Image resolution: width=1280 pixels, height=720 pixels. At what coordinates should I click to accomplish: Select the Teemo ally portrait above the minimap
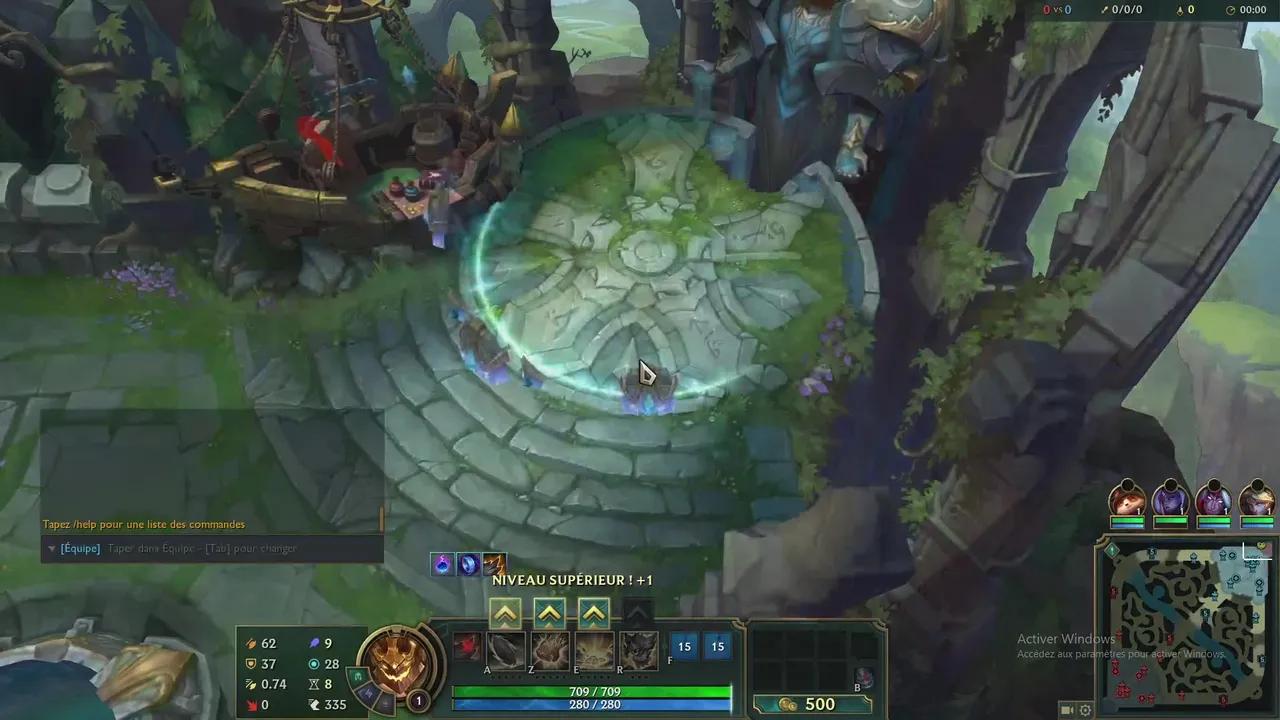click(1126, 502)
